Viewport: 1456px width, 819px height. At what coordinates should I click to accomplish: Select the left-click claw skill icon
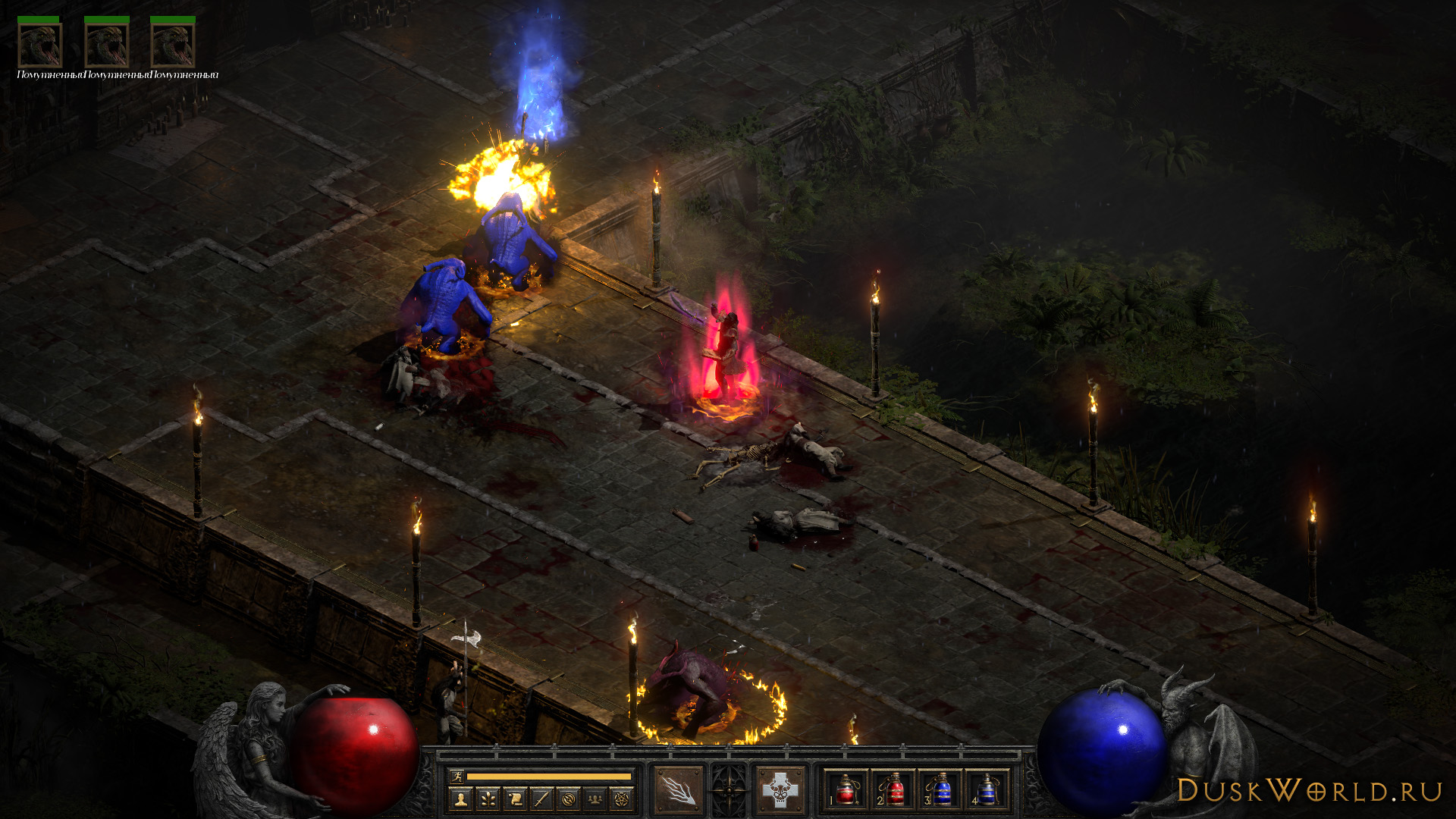pos(679,789)
